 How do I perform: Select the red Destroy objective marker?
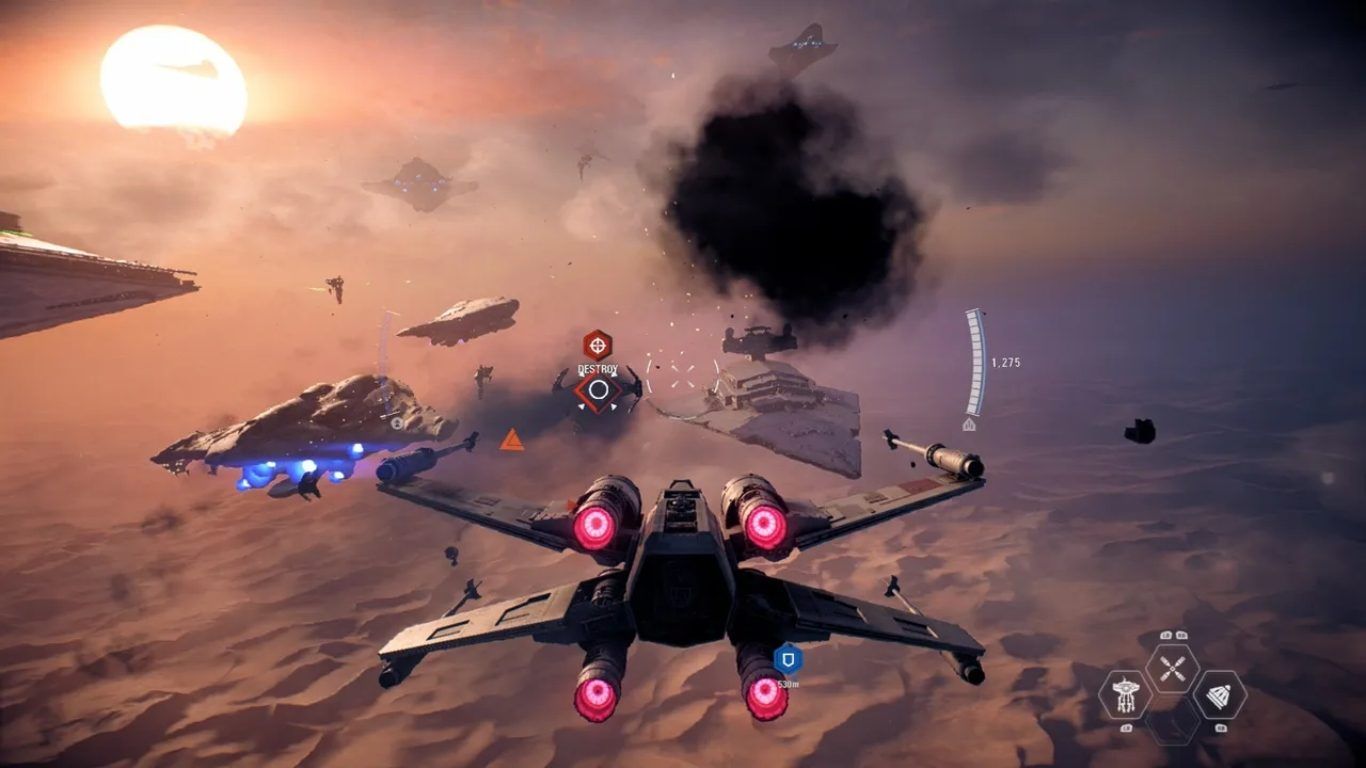[597, 346]
